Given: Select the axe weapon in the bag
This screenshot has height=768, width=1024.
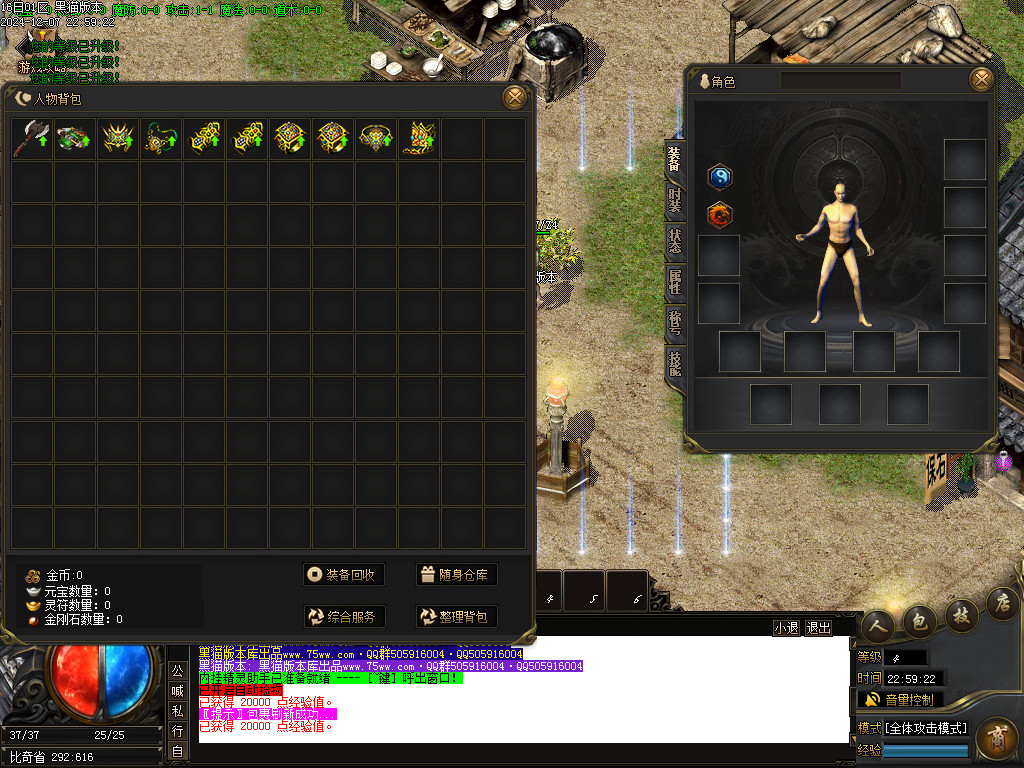Looking at the screenshot, I should [x=32, y=139].
